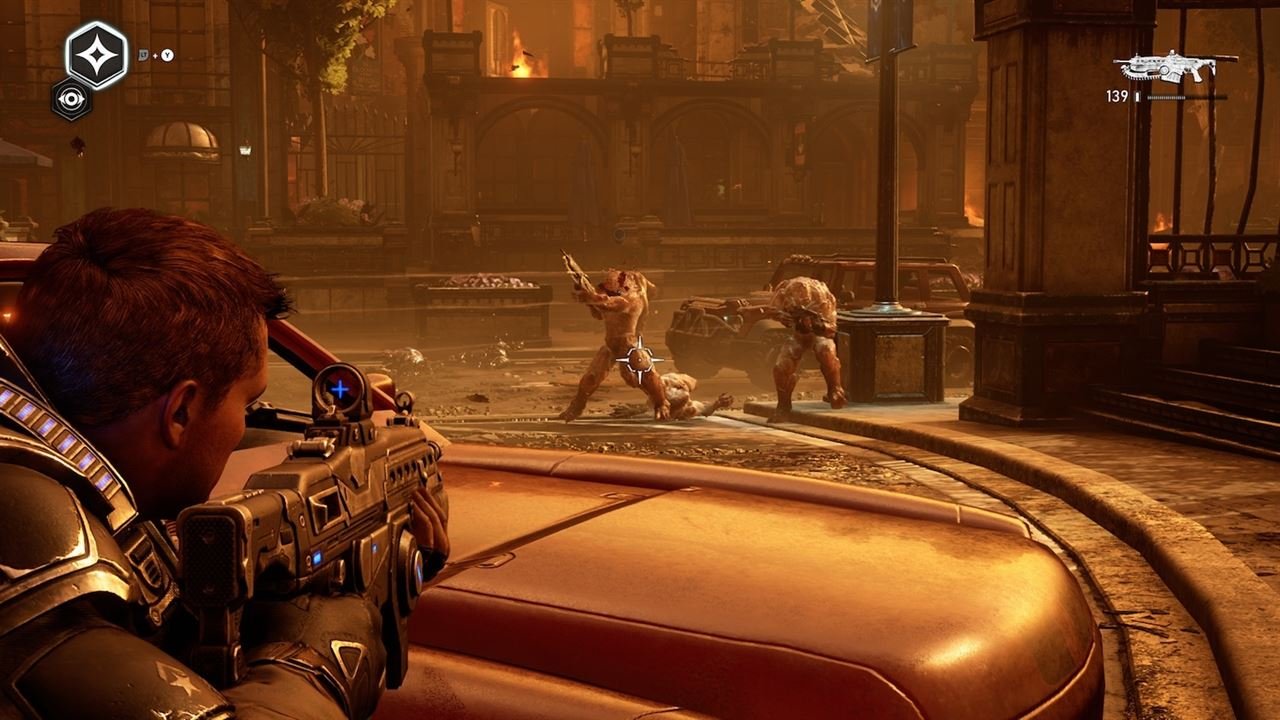Click the barrel of the displayed Lancer
This screenshot has width=1280, height=720.
(1122, 61)
